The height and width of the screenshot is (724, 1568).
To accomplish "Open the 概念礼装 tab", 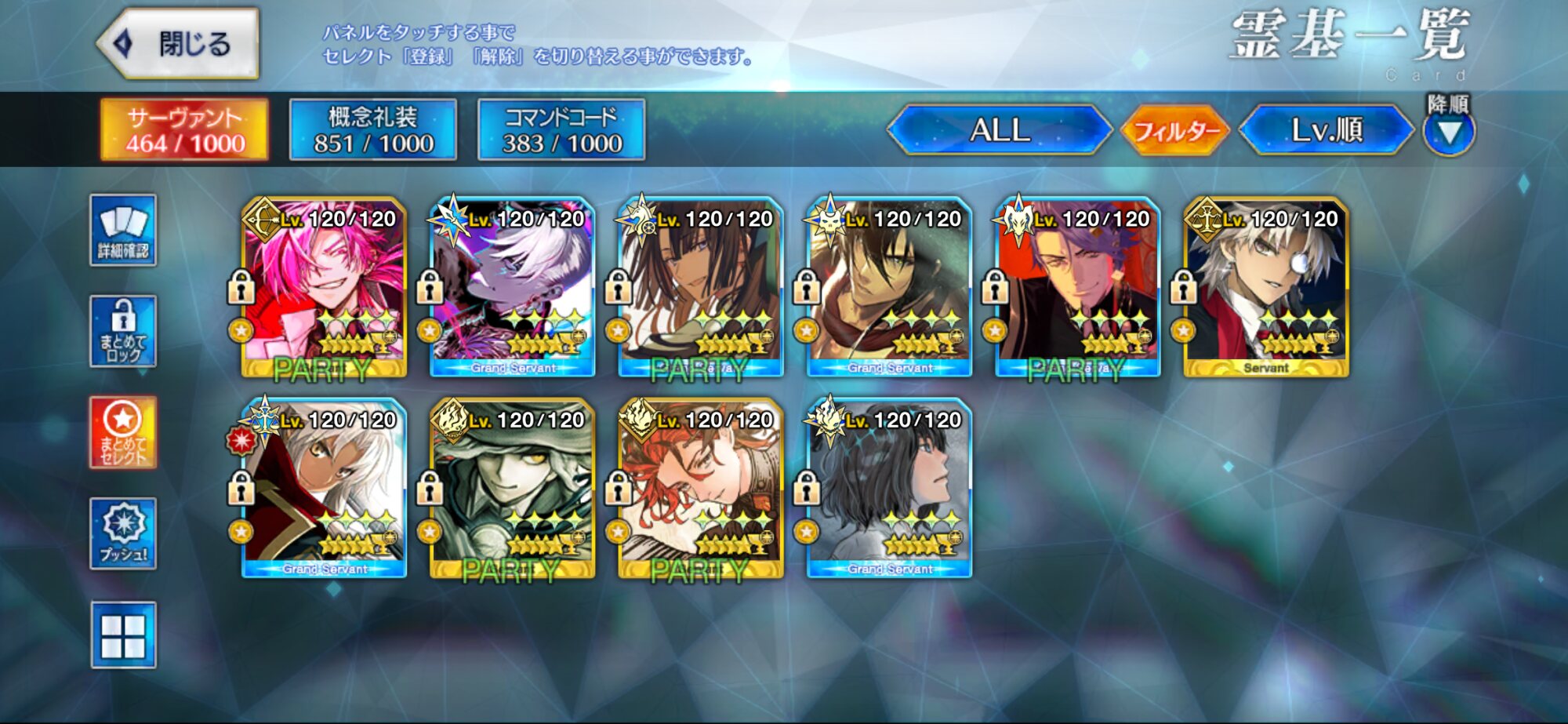I will pos(373,130).
